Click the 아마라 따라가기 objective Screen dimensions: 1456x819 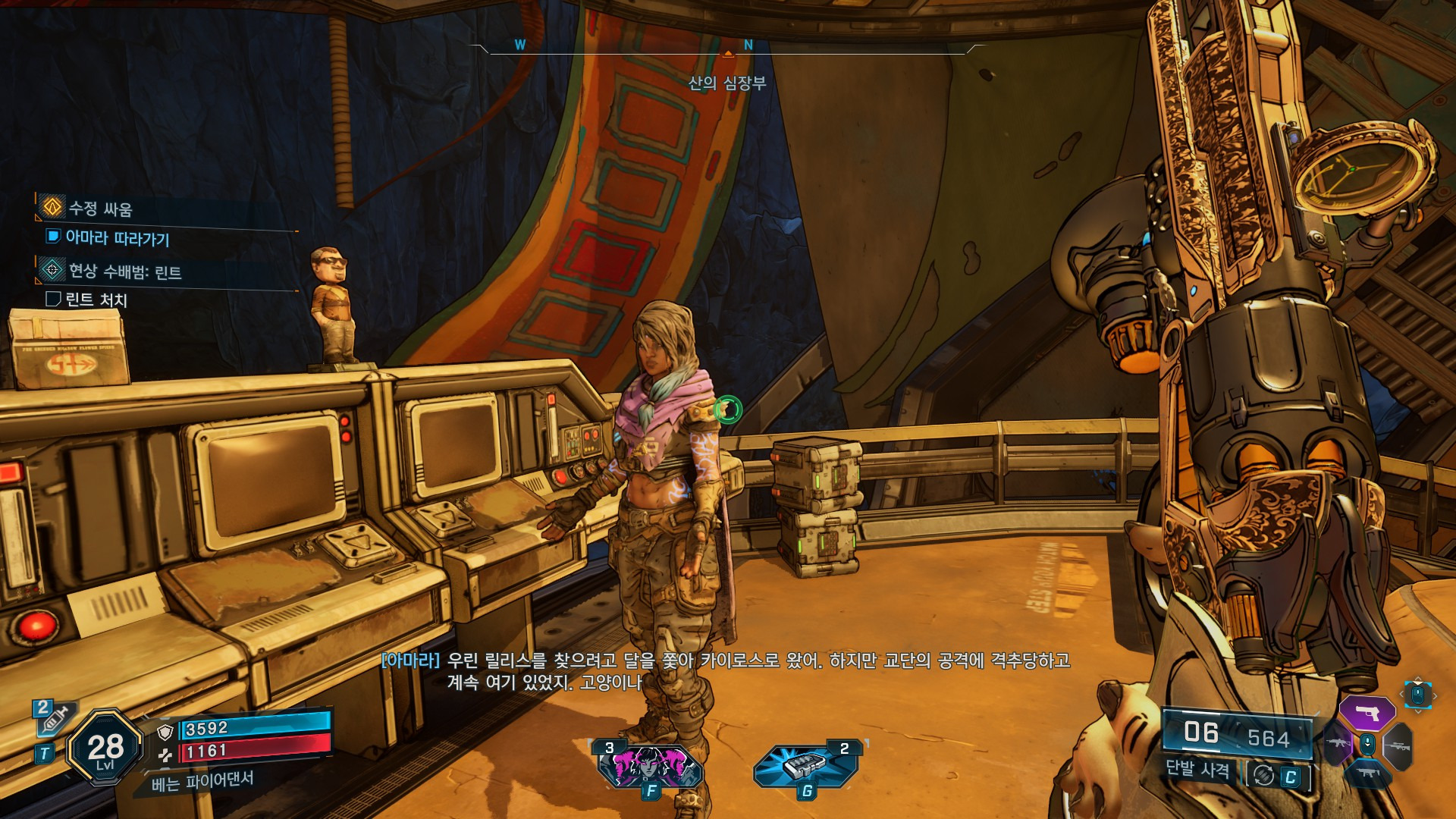tap(117, 238)
